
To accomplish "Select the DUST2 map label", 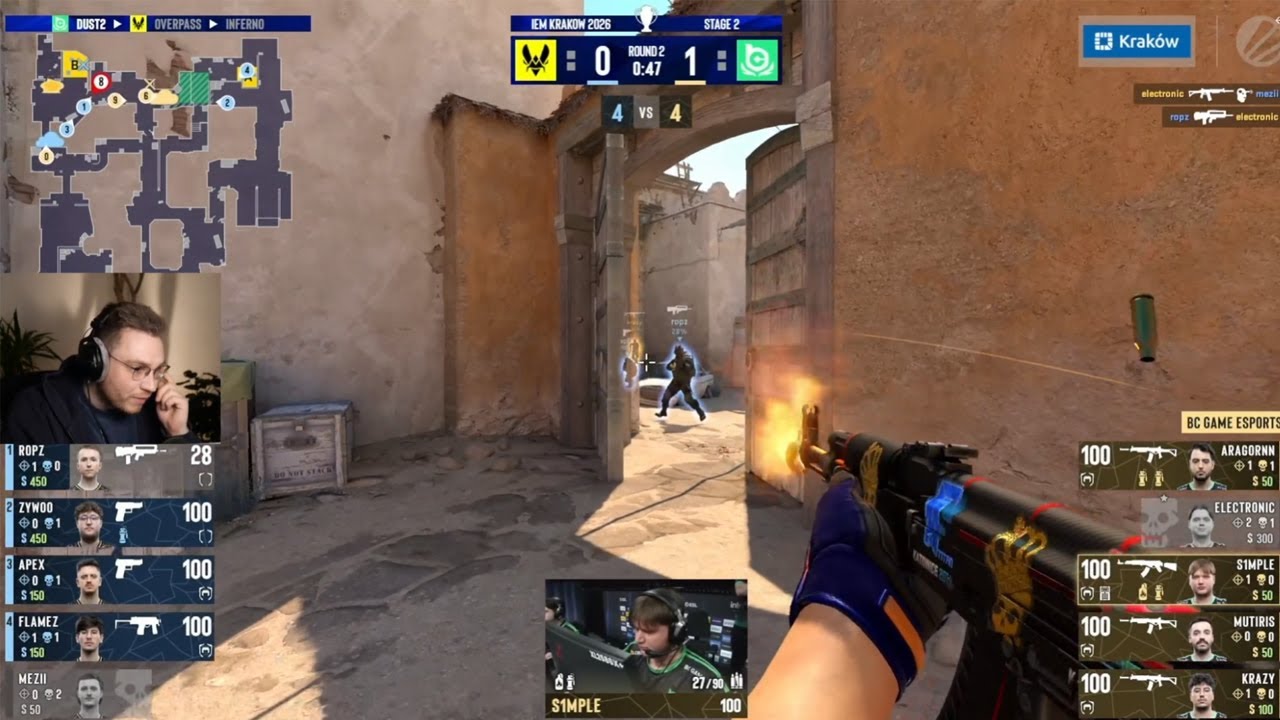I will [x=92, y=23].
